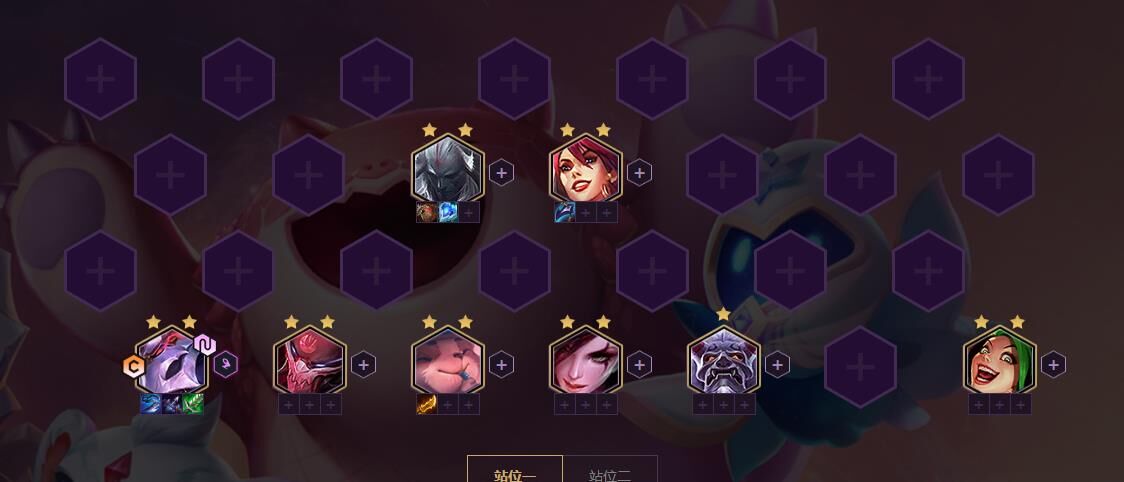This screenshot has height=482, width=1124.
Task: Choose the one-star grey gargoyle champion
Action: 724,364
